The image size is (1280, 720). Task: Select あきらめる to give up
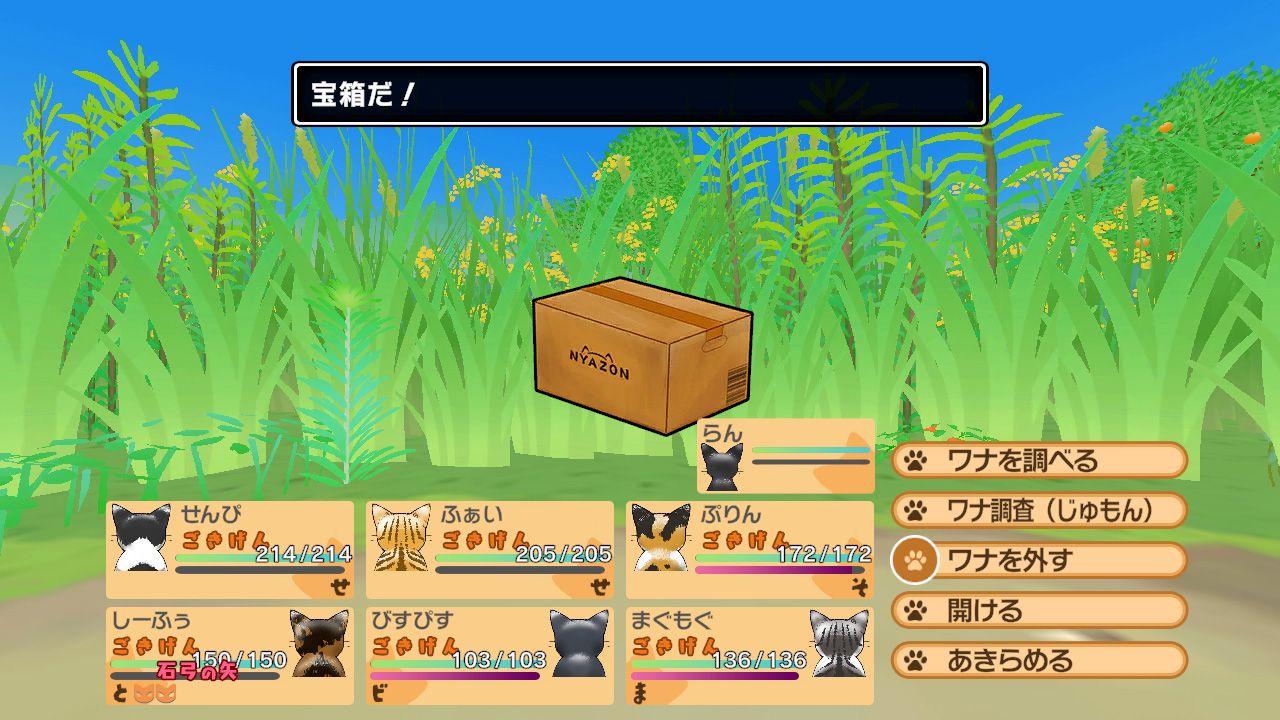pyautogui.click(x=1038, y=660)
